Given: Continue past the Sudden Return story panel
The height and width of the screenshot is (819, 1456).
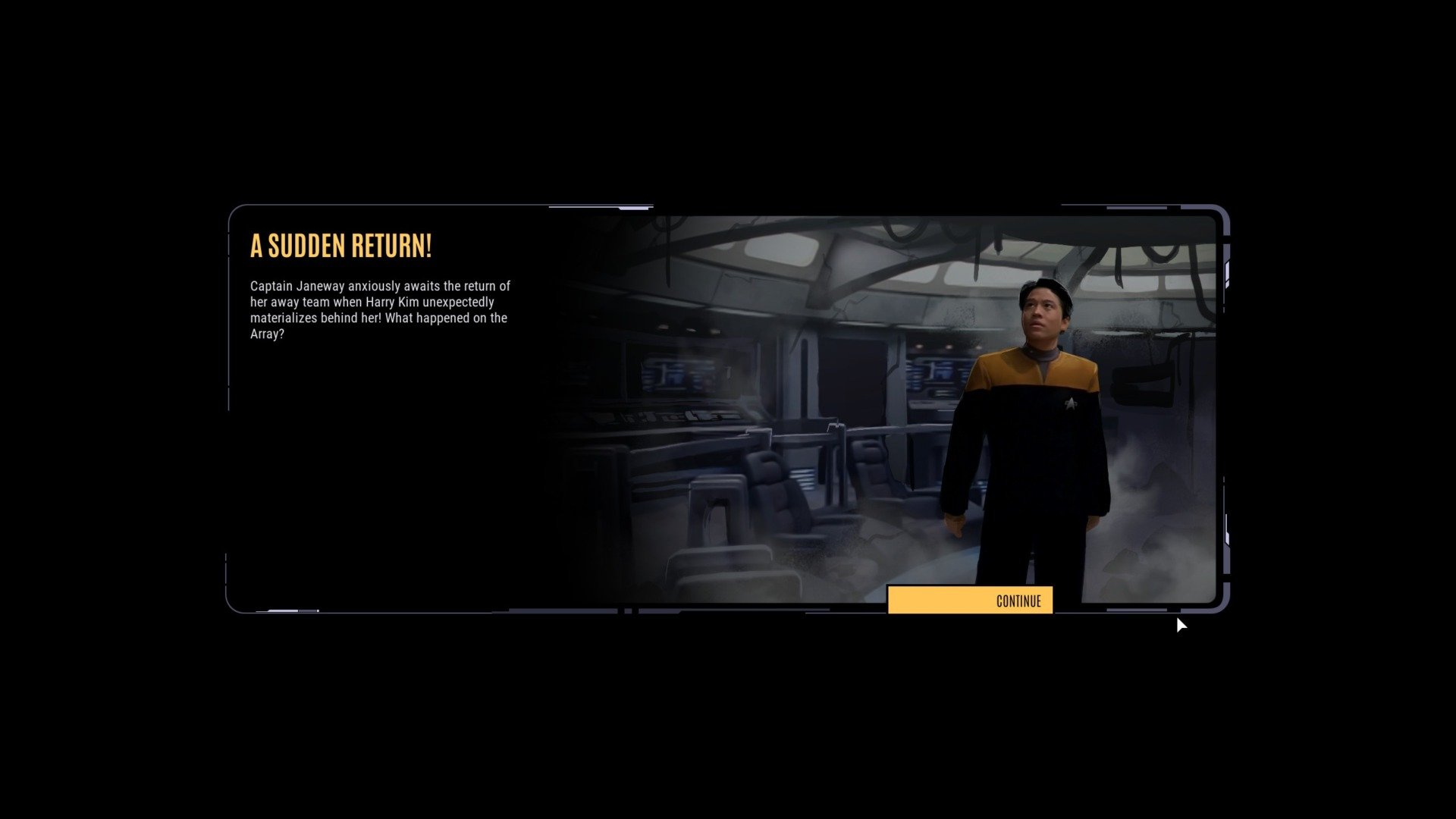Looking at the screenshot, I should [970, 601].
